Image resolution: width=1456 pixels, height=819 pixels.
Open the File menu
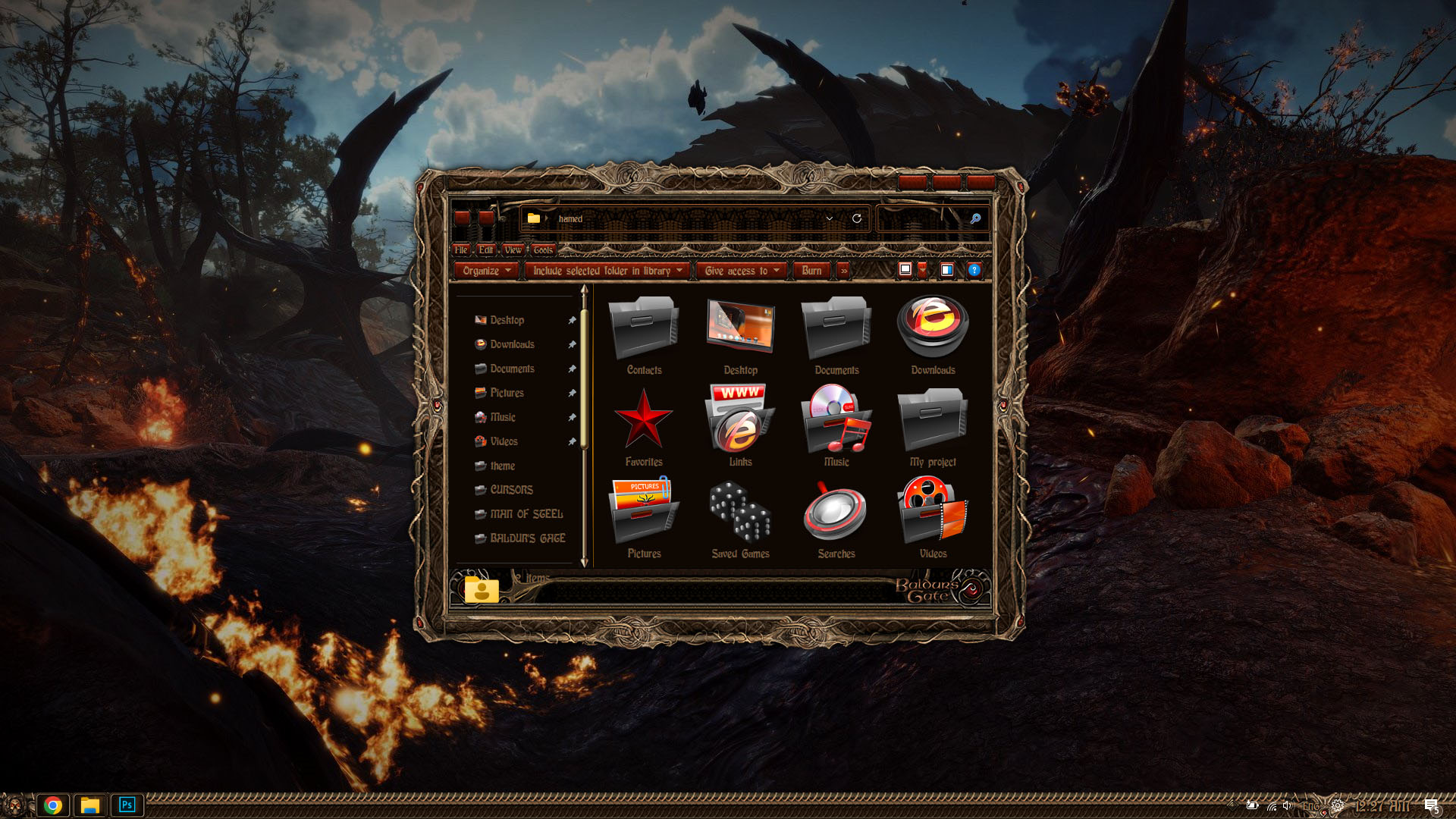pos(461,249)
